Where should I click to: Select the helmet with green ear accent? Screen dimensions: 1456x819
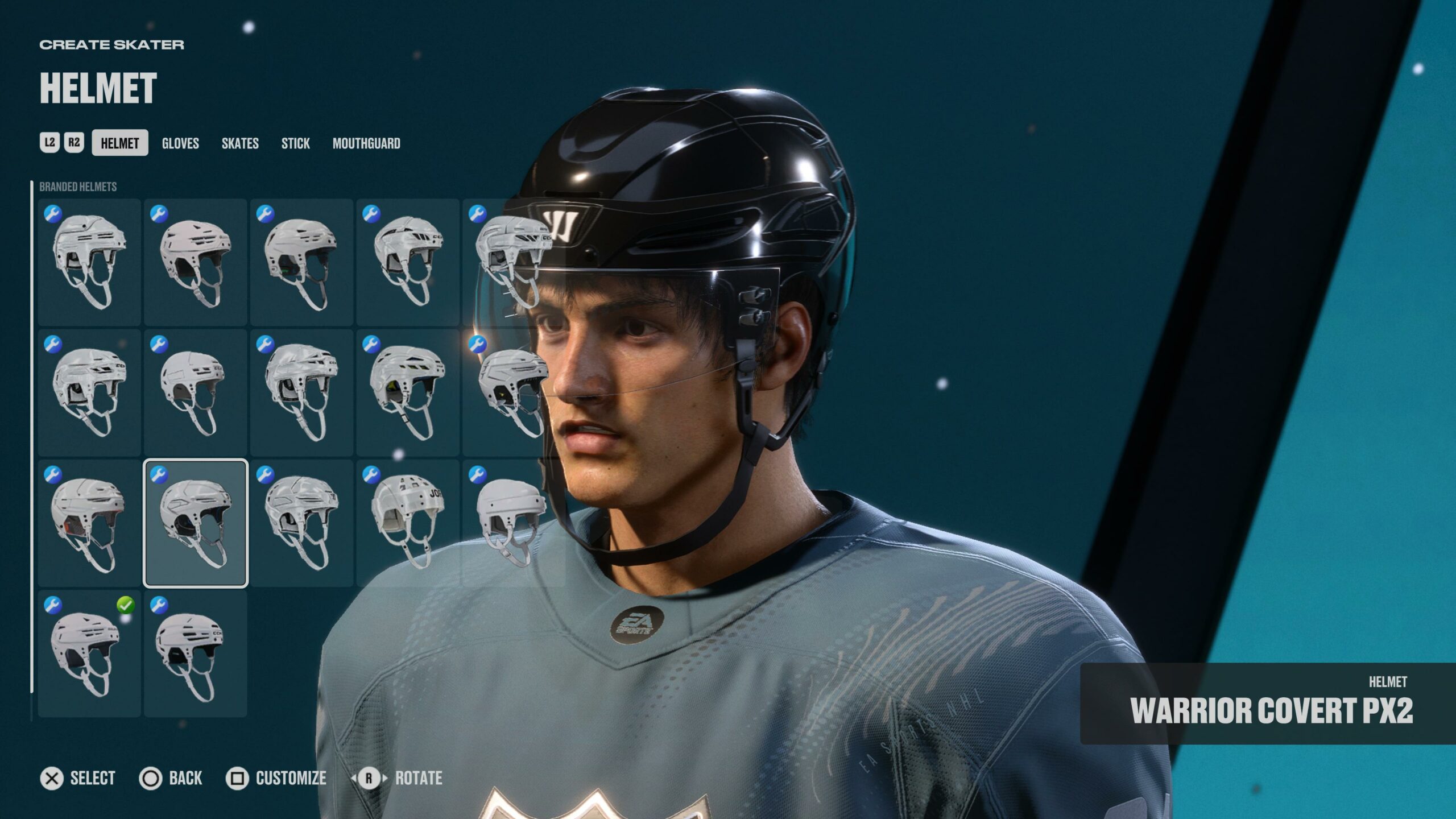(301, 262)
